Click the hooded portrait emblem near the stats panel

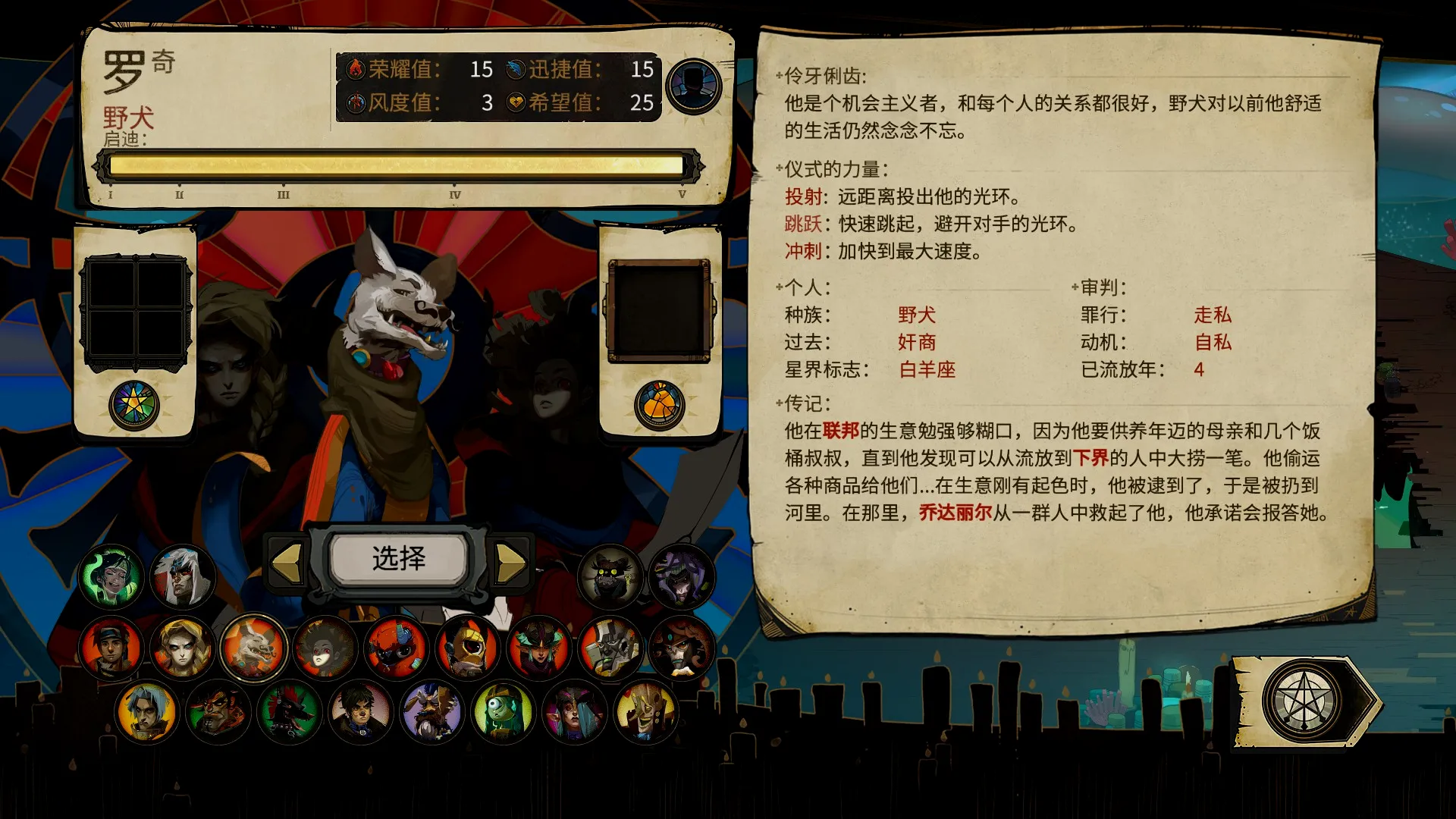point(695,86)
